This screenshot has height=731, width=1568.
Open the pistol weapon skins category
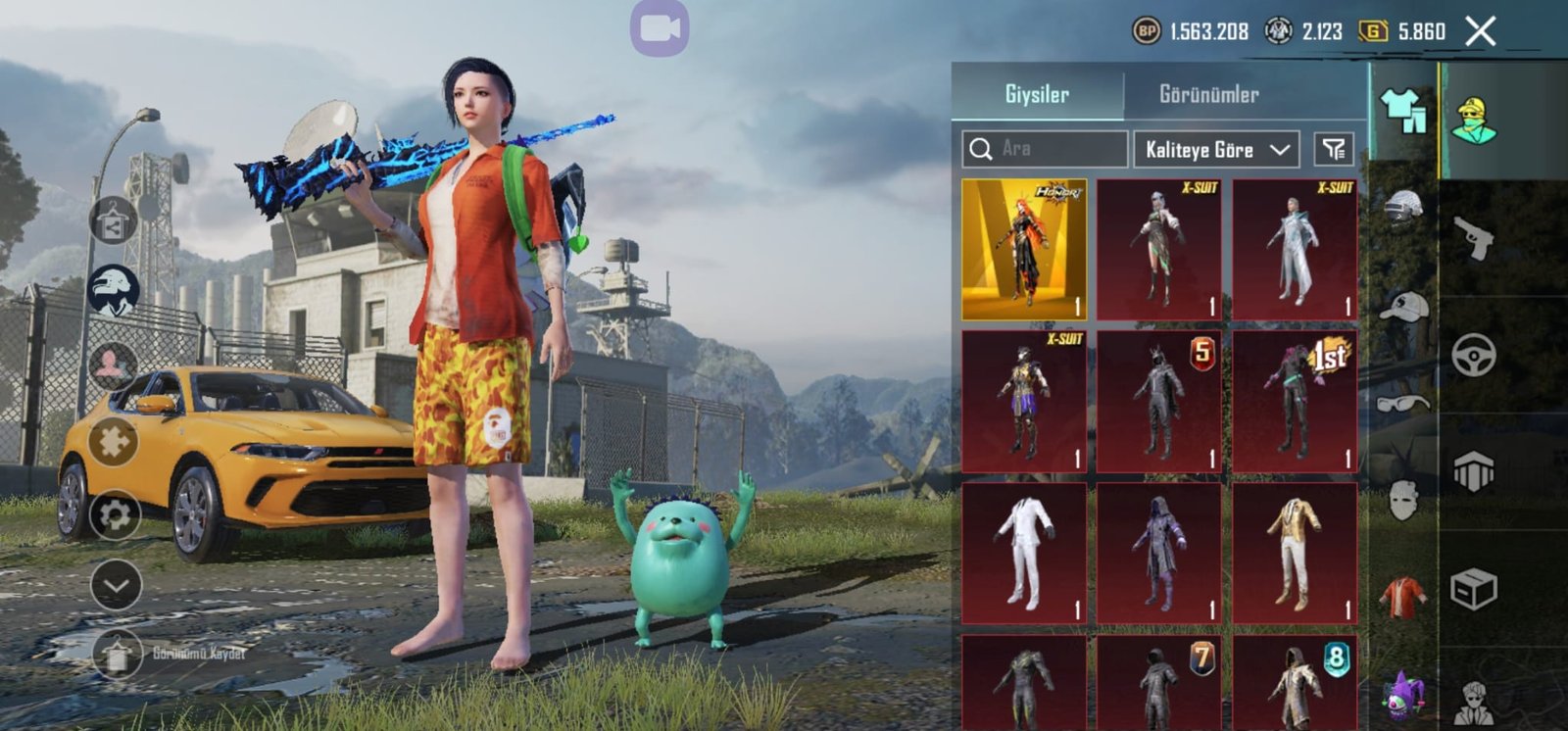pos(1473,238)
